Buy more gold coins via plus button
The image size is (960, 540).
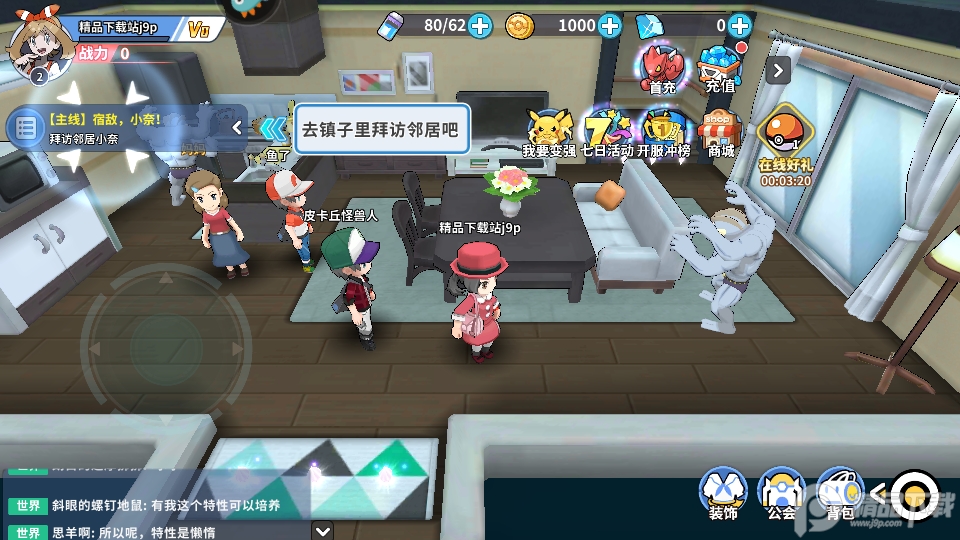pyautogui.click(x=610, y=26)
